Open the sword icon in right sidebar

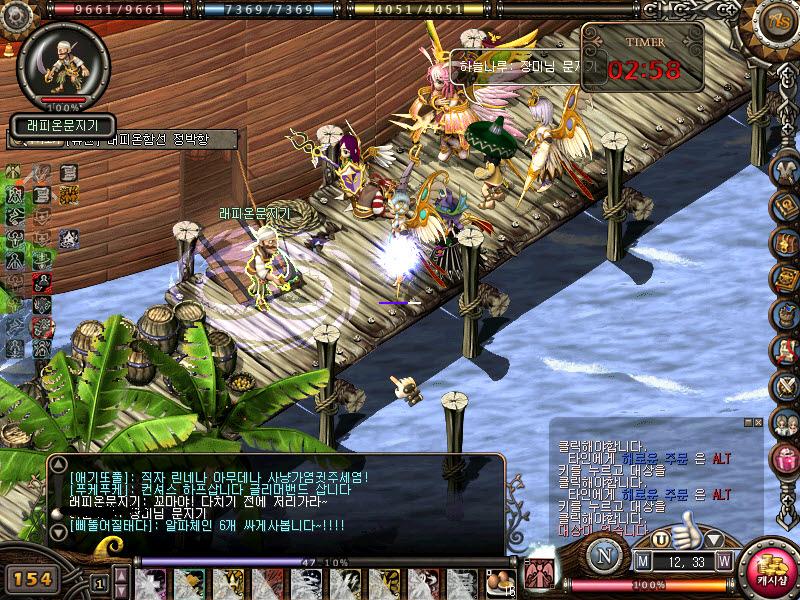pyautogui.click(x=785, y=387)
